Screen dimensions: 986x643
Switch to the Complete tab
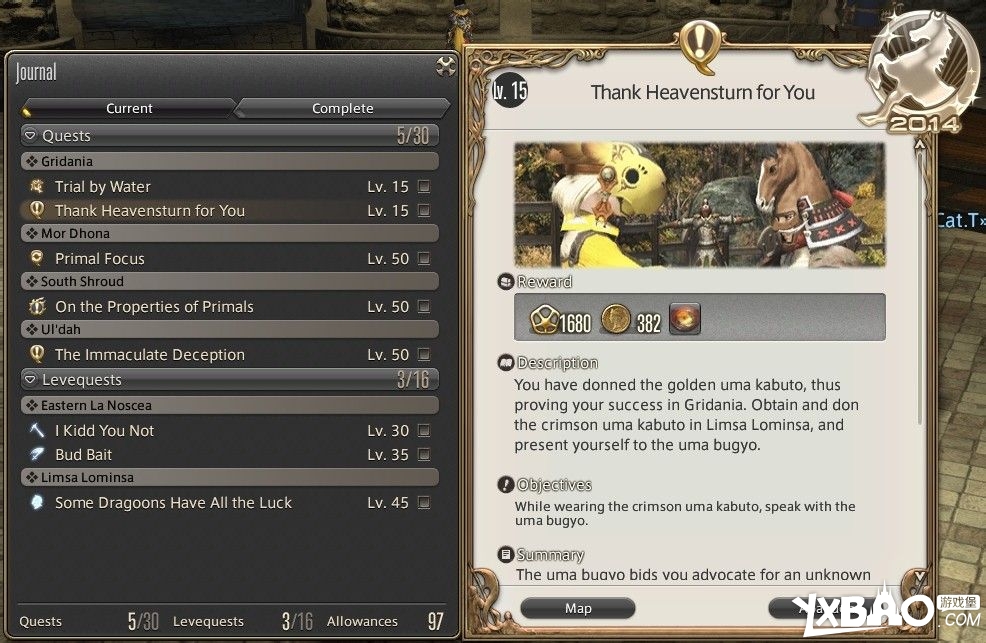tap(342, 108)
